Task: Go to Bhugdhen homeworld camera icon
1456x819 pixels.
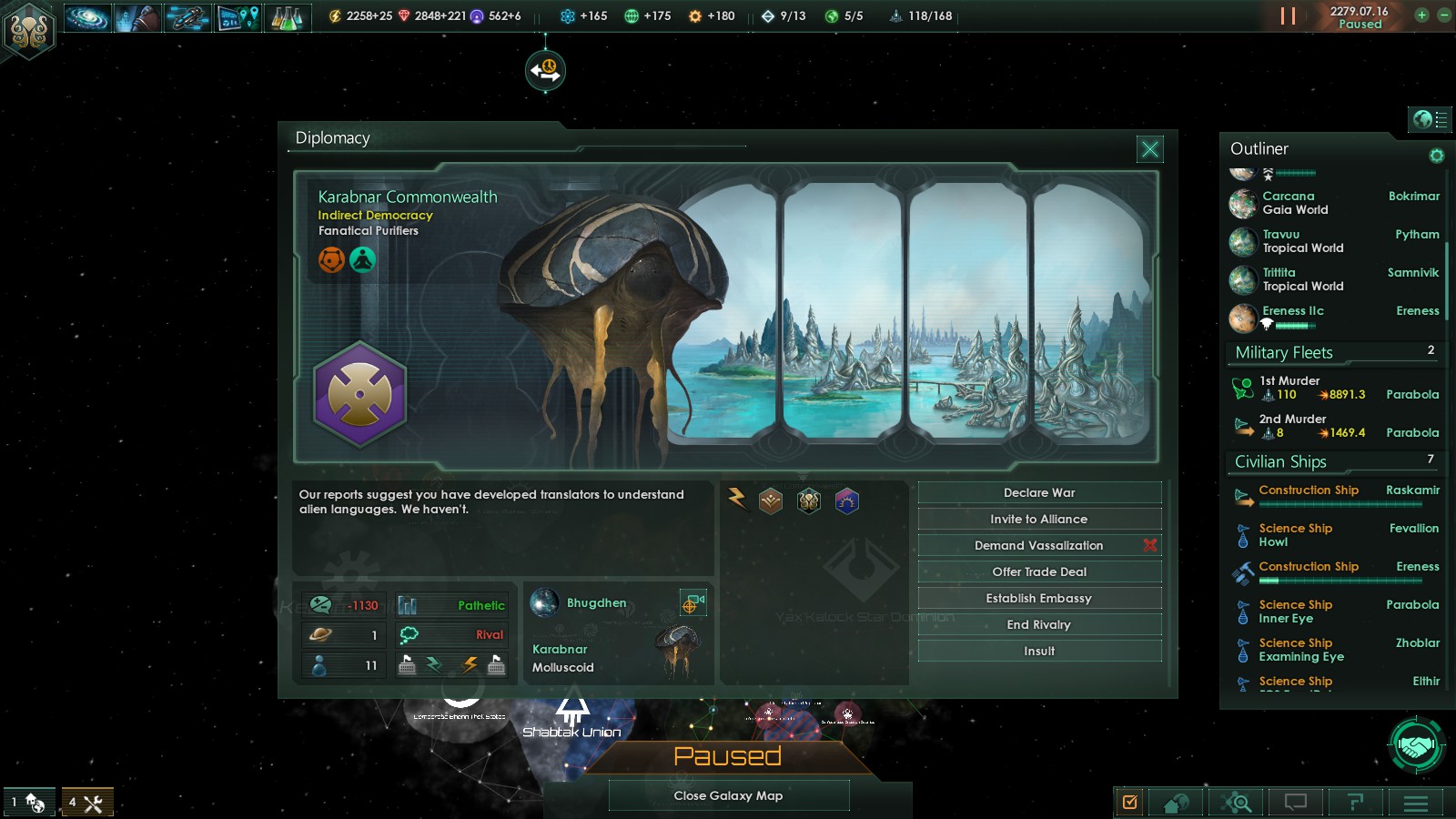Action: point(691,602)
